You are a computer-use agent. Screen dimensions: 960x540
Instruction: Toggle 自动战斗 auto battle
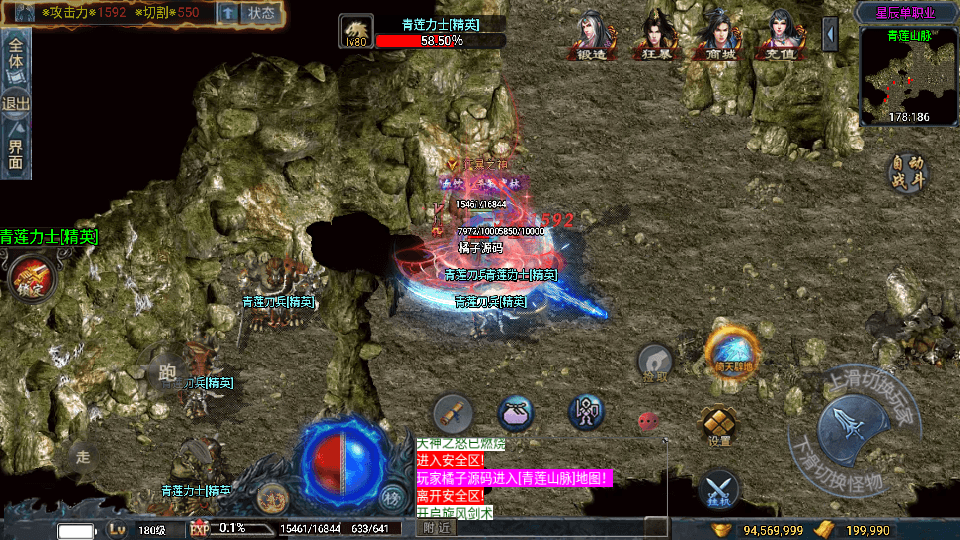point(908,172)
